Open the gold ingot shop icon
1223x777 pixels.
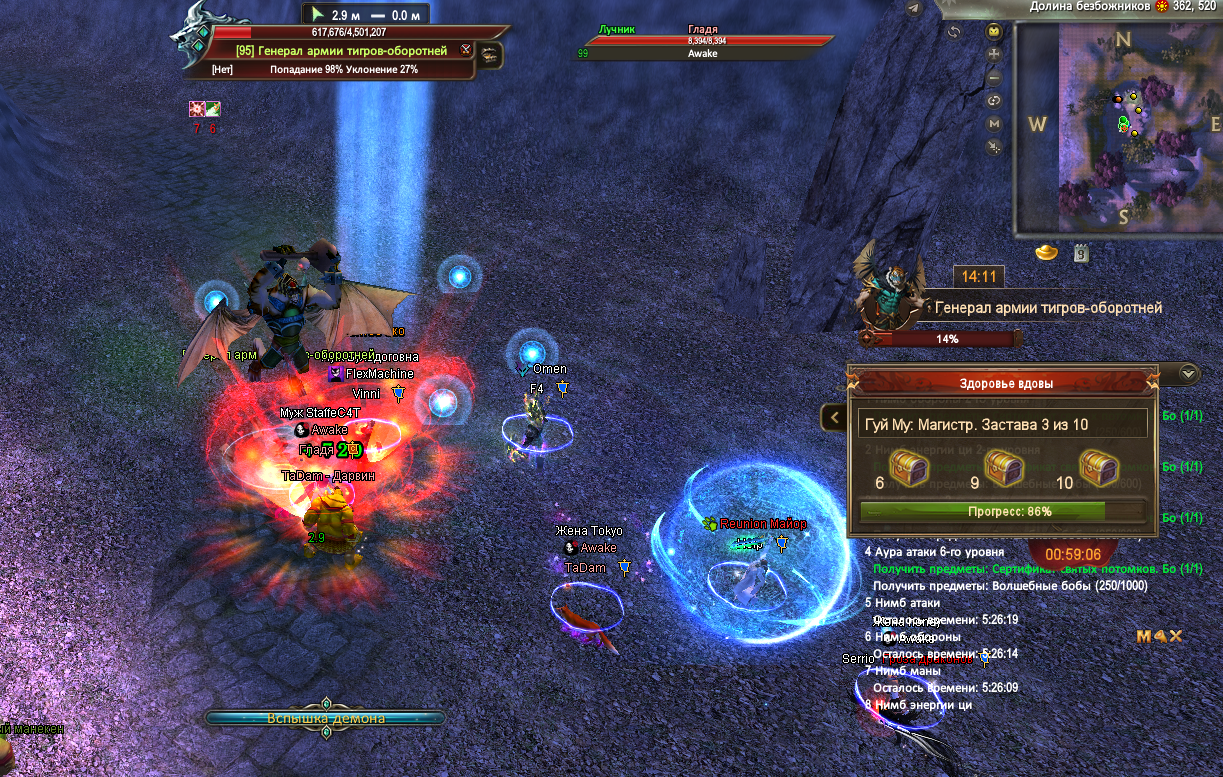pos(1047,252)
